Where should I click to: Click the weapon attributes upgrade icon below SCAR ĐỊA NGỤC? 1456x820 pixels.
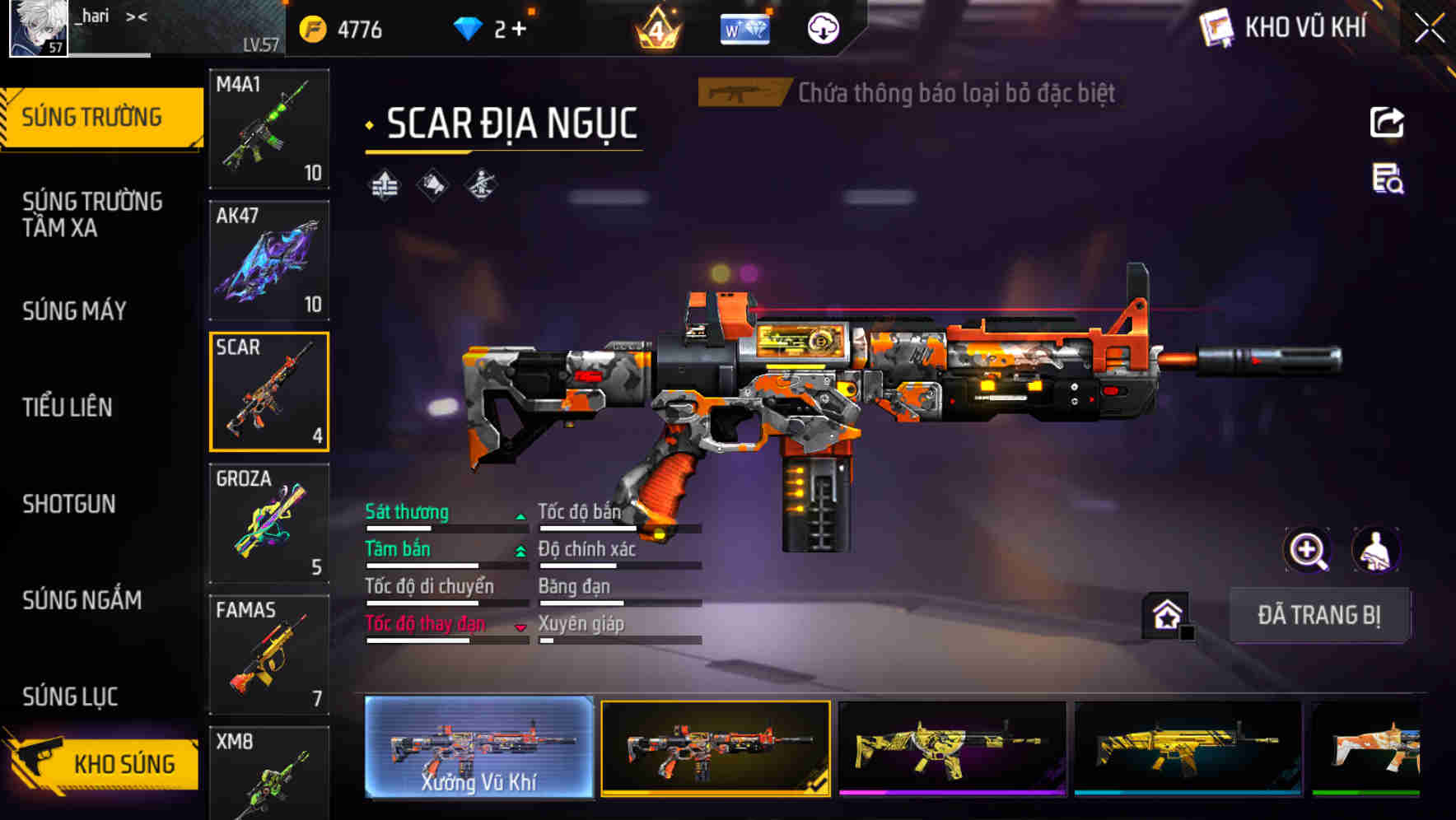tap(385, 183)
